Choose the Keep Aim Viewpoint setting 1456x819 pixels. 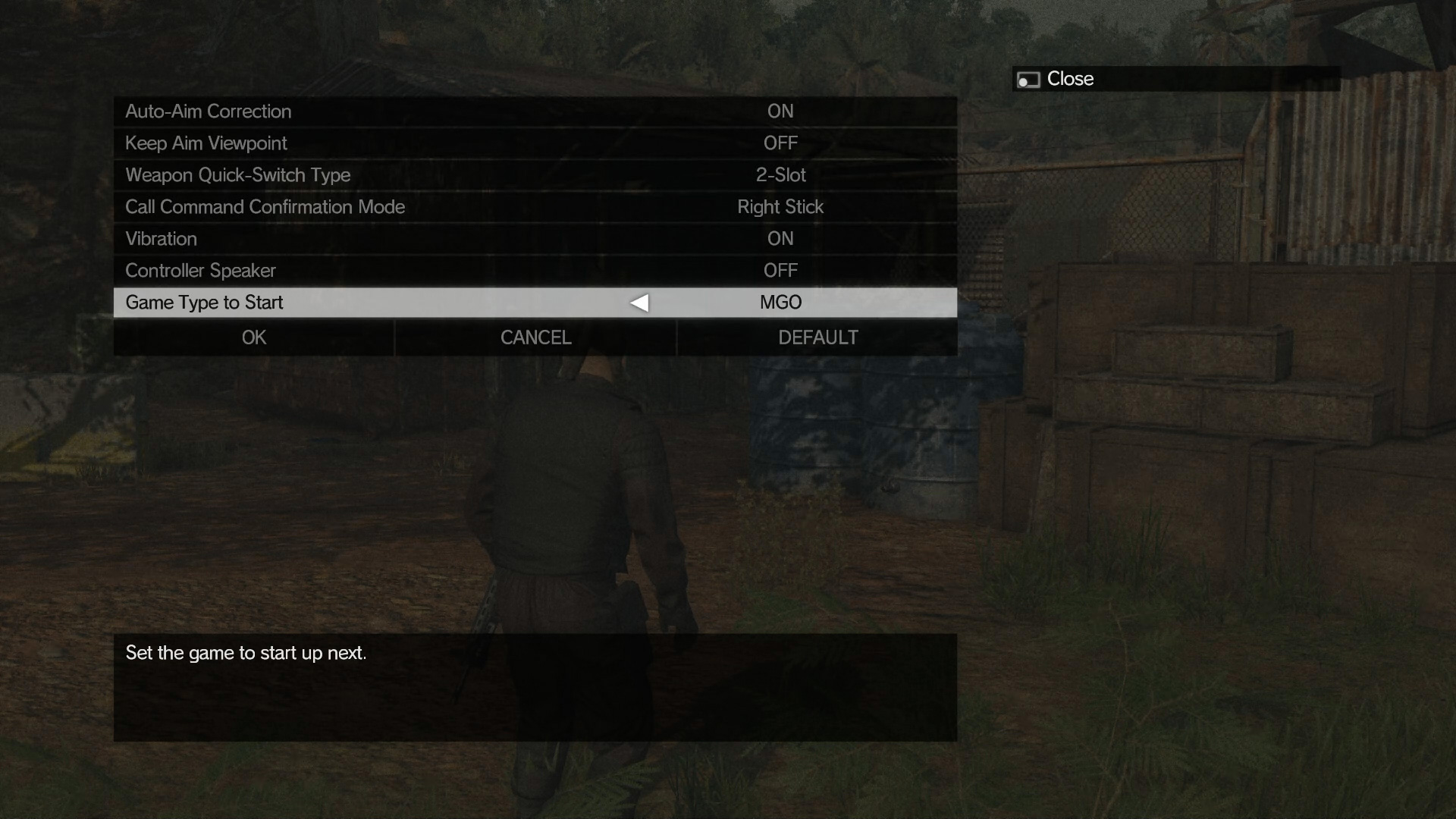pyautogui.click(x=535, y=143)
